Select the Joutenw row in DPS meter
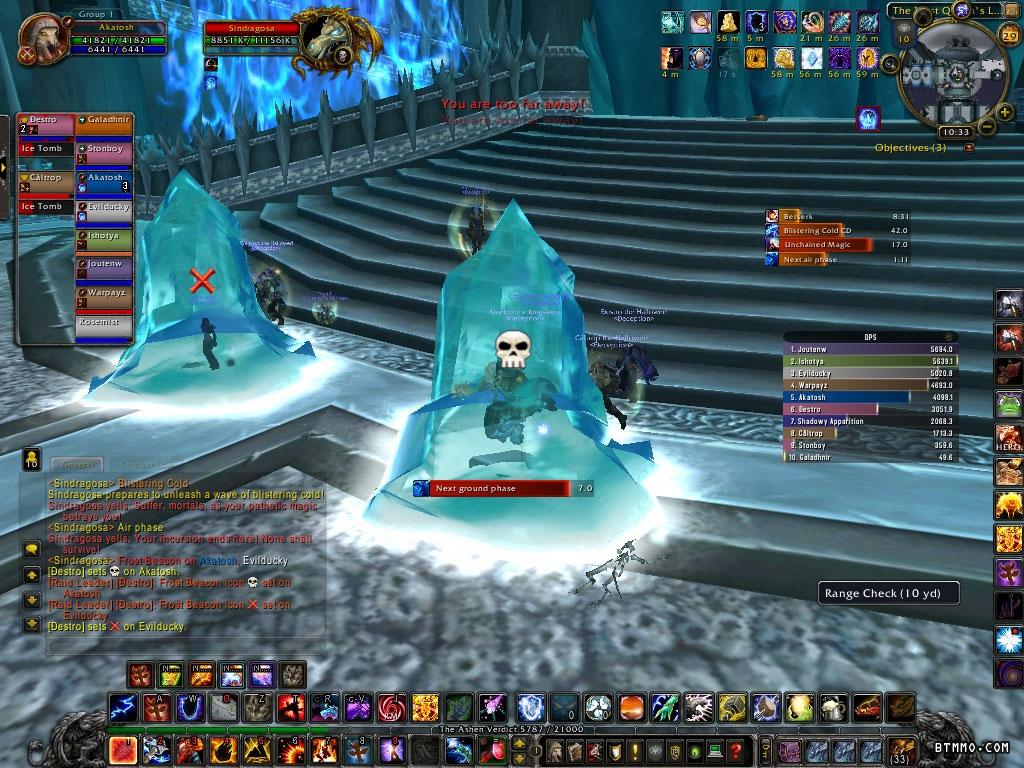The height and width of the screenshot is (768, 1024). pos(868,349)
